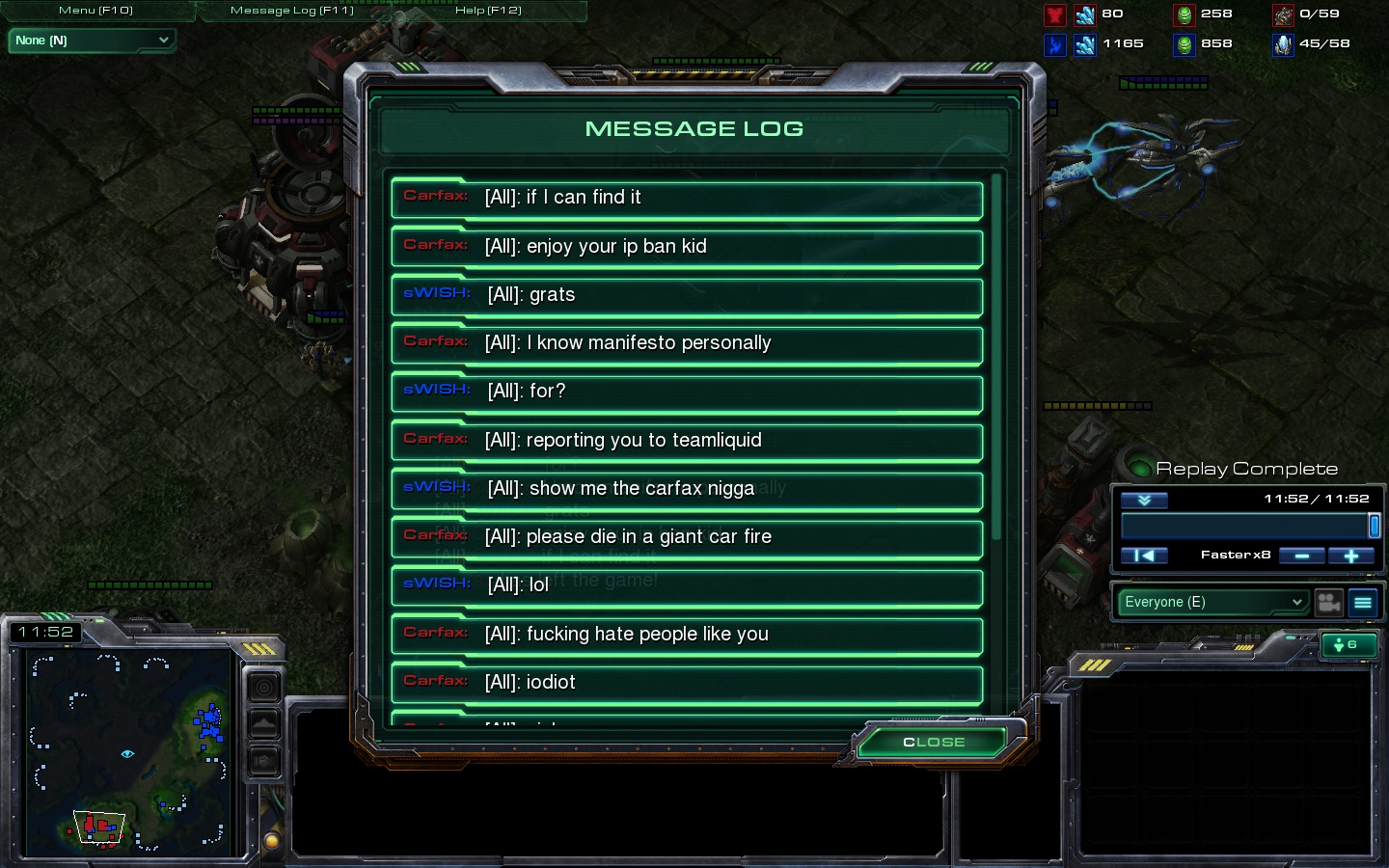The height and width of the screenshot is (868, 1389).
Task: Collapse the replay panel with the double-arrow button
Action: click(x=1144, y=500)
